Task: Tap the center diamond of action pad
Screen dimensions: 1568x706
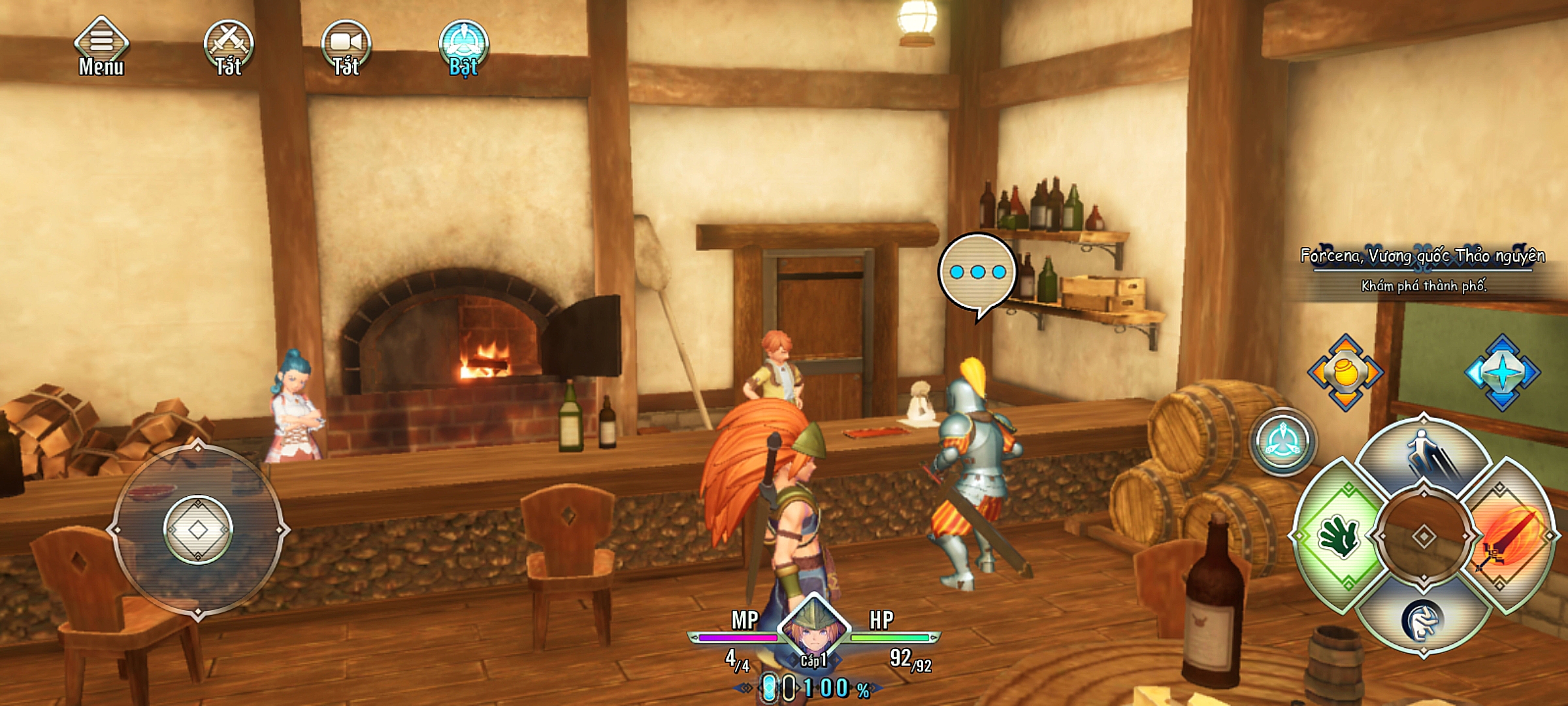Action: pyautogui.click(x=1424, y=537)
